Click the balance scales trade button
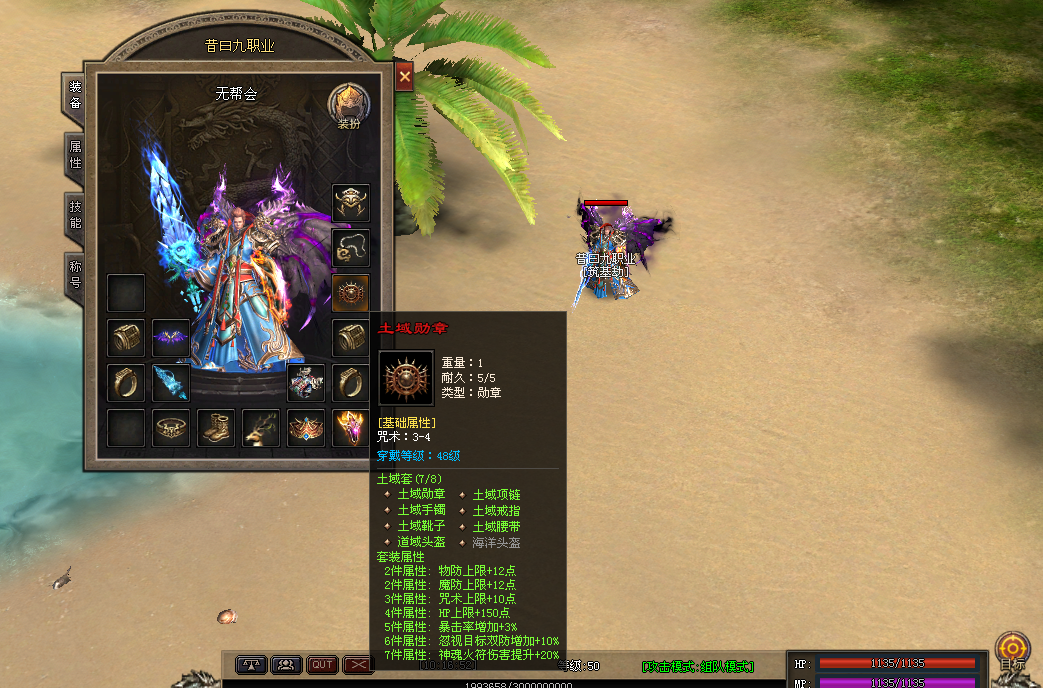1043x688 pixels. click(251, 664)
